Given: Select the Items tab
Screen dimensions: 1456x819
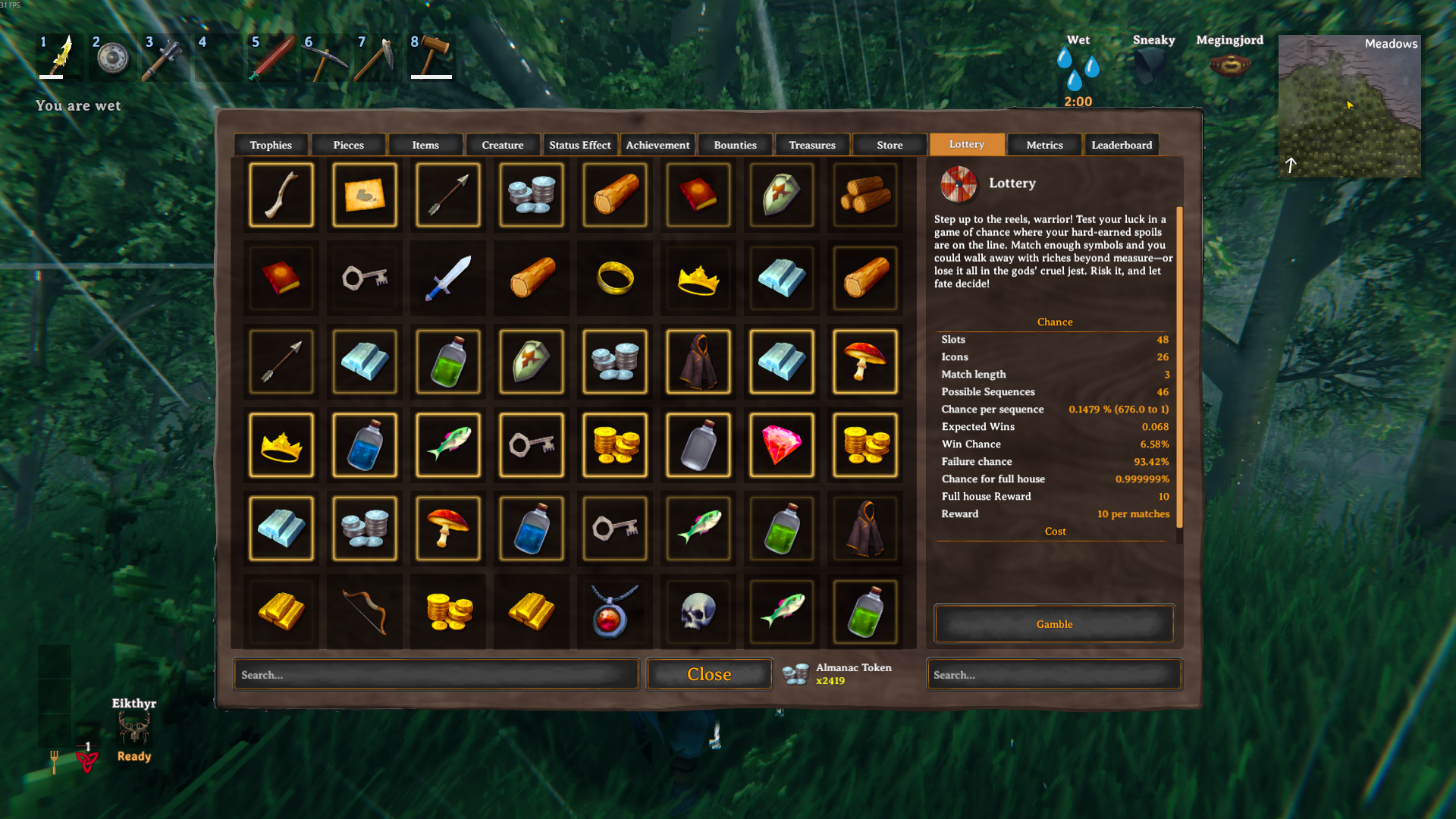Looking at the screenshot, I should (x=425, y=145).
